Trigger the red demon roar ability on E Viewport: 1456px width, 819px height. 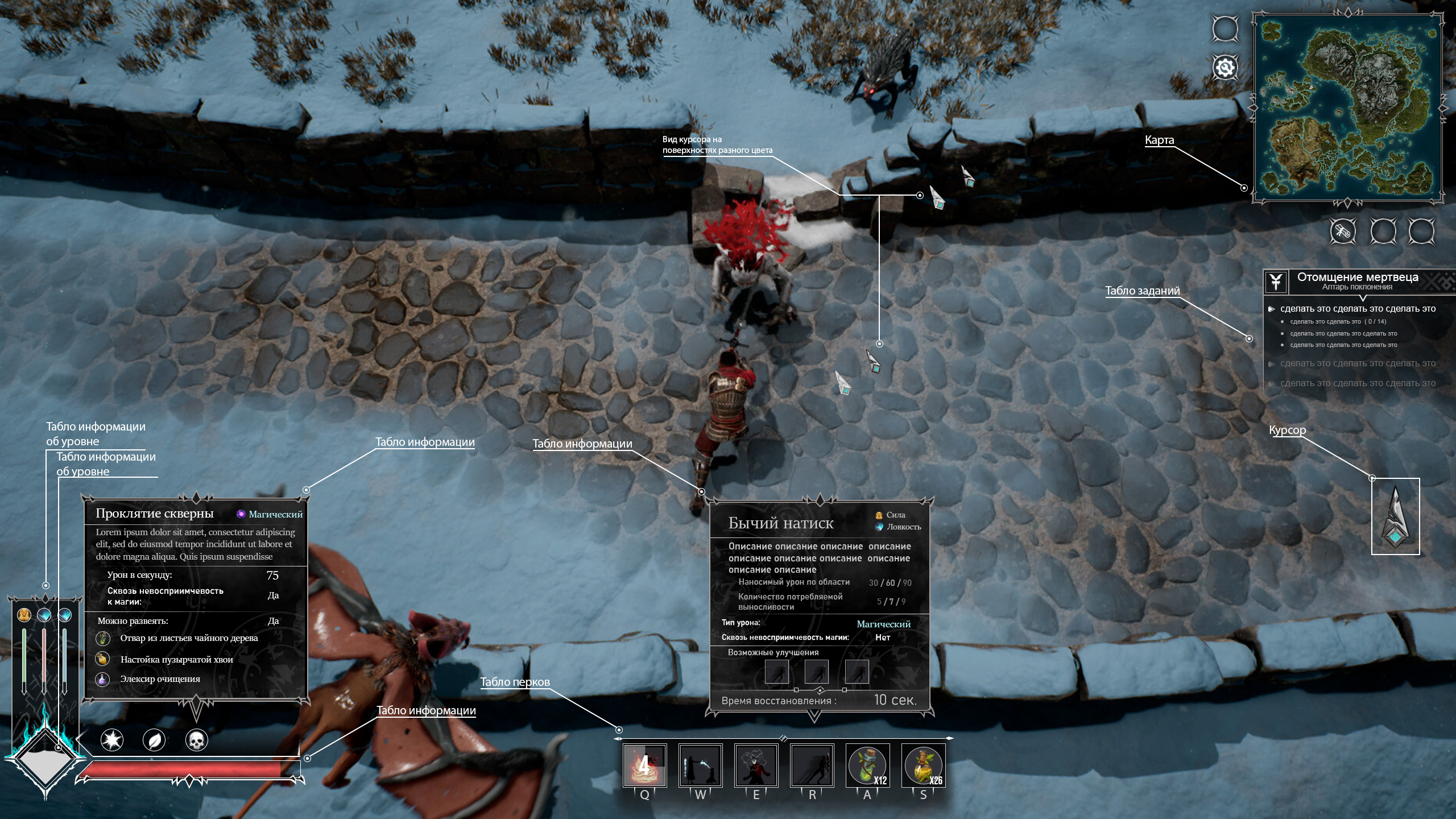click(756, 766)
